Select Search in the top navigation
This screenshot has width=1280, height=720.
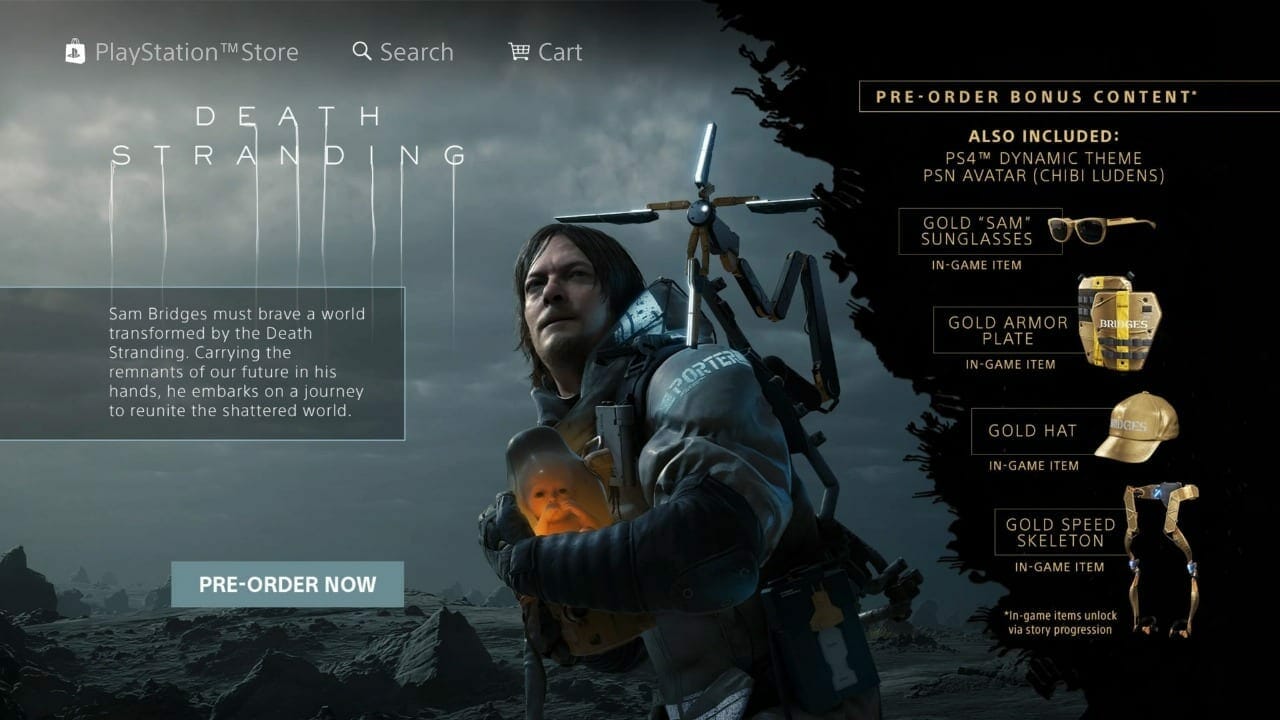pyautogui.click(x=414, y=51)
